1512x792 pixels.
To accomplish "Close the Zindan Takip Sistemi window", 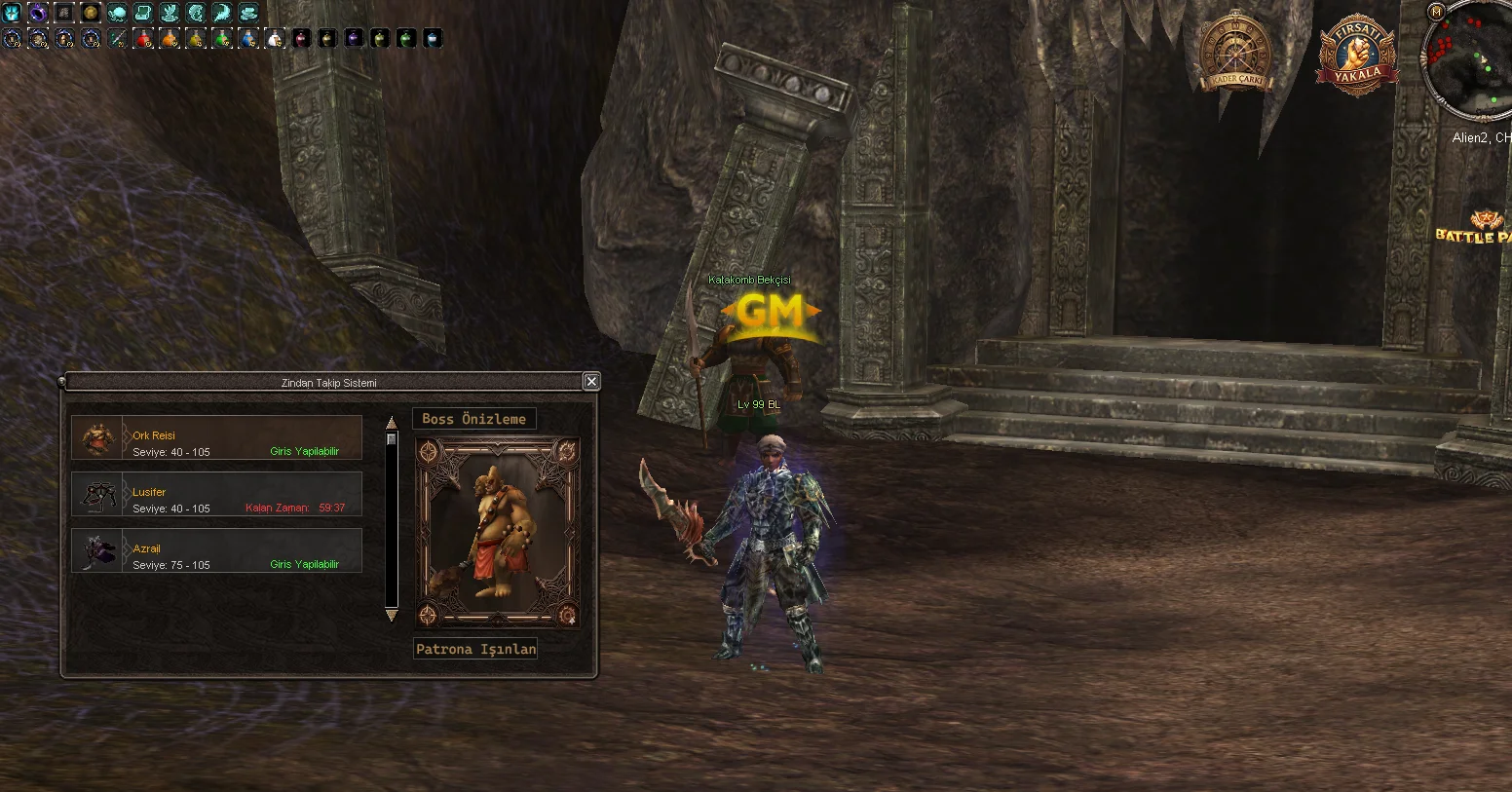I will [x=591, y=382].
